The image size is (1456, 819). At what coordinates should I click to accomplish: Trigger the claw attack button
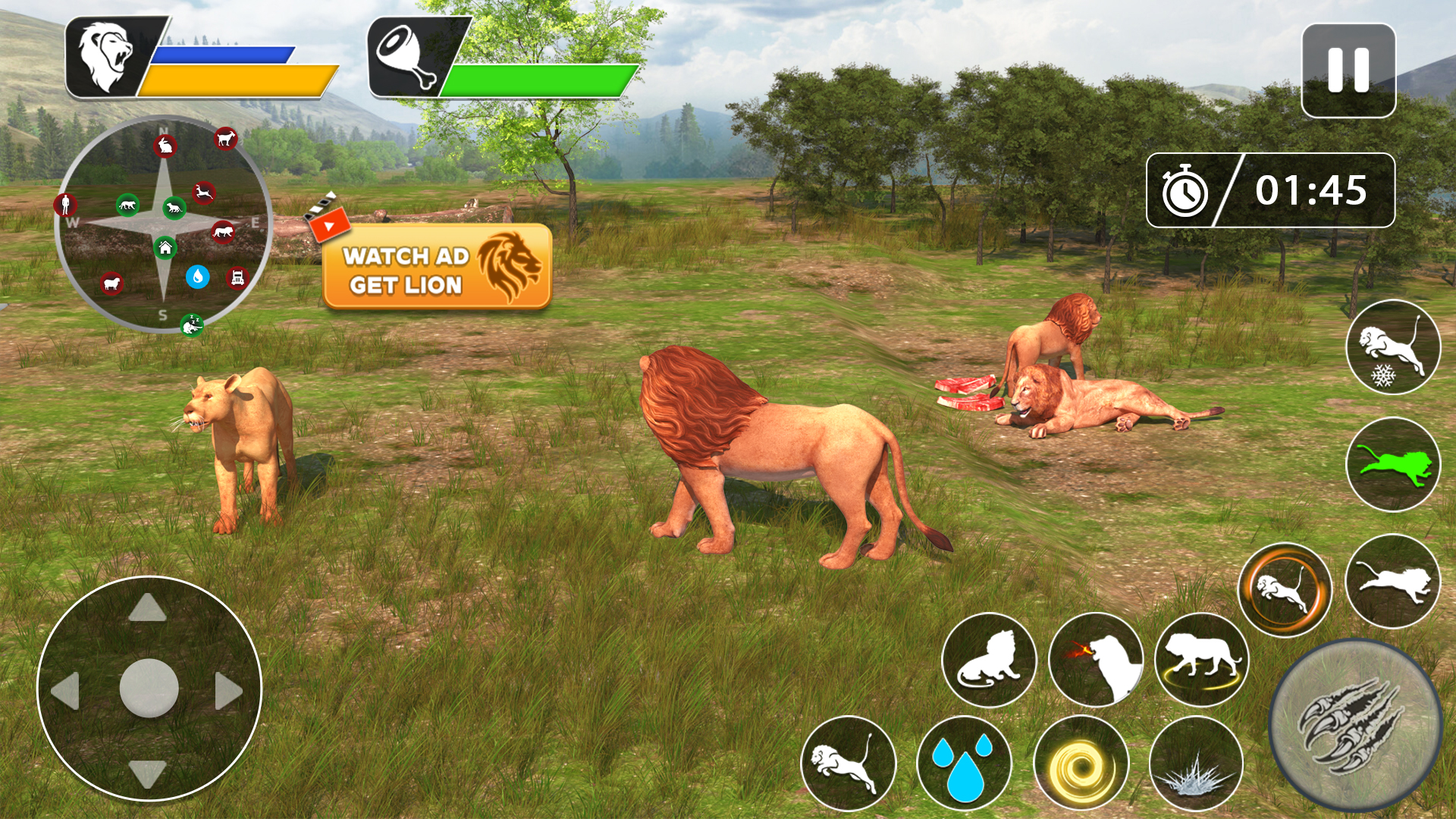point(1354,725)
